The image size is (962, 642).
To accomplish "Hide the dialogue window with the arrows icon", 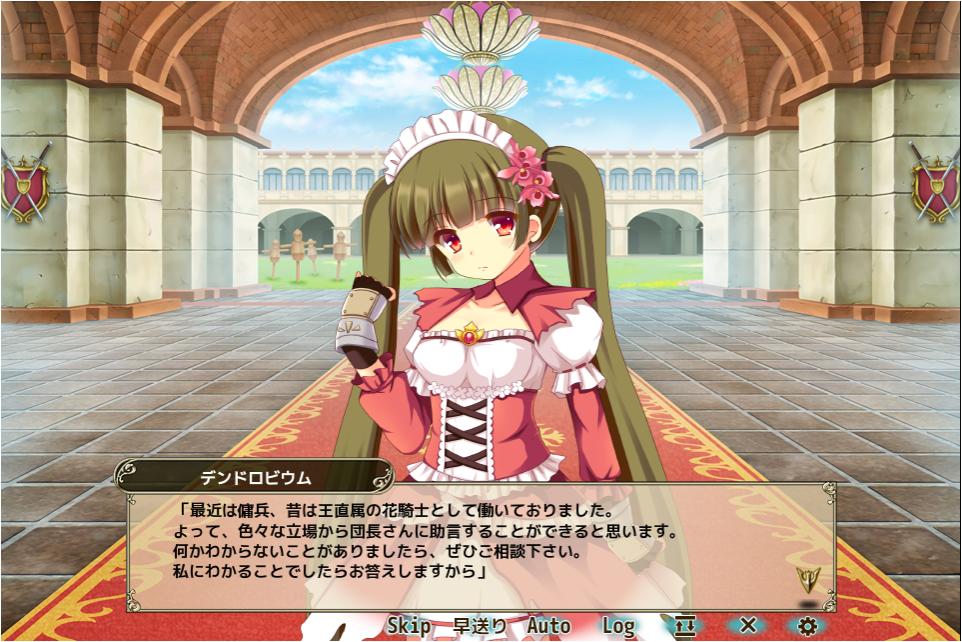I will coord(684,626).
